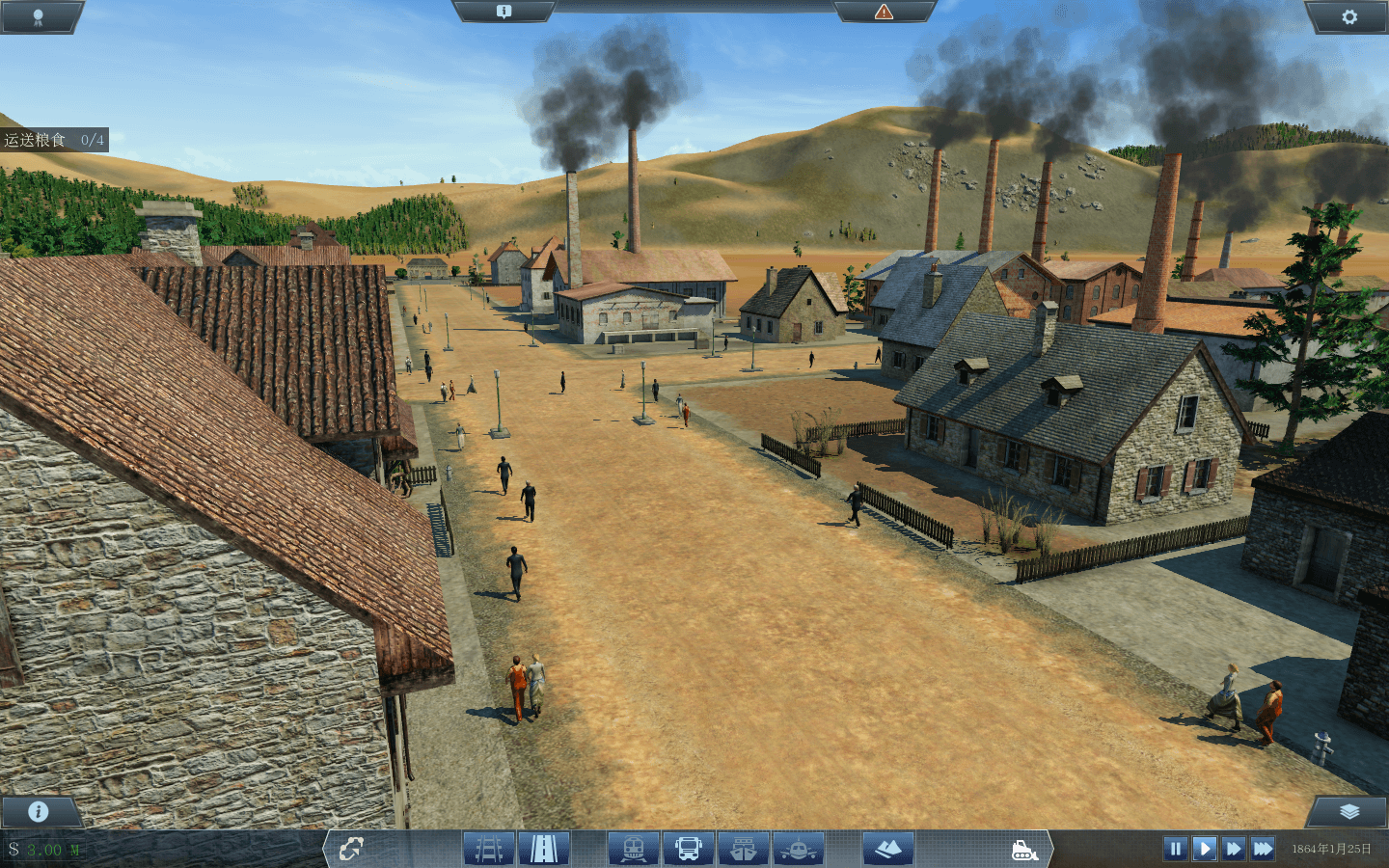
Task: Open the money balance finances
Action: [45, 850]
